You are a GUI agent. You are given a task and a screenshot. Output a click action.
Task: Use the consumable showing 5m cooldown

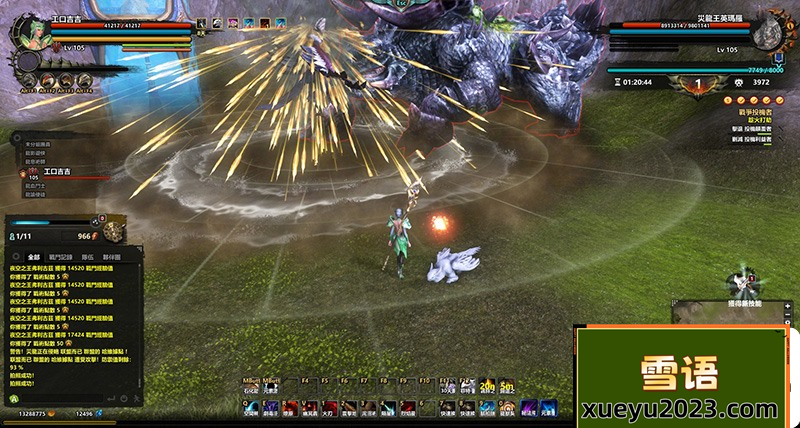[x=507, y=388]
